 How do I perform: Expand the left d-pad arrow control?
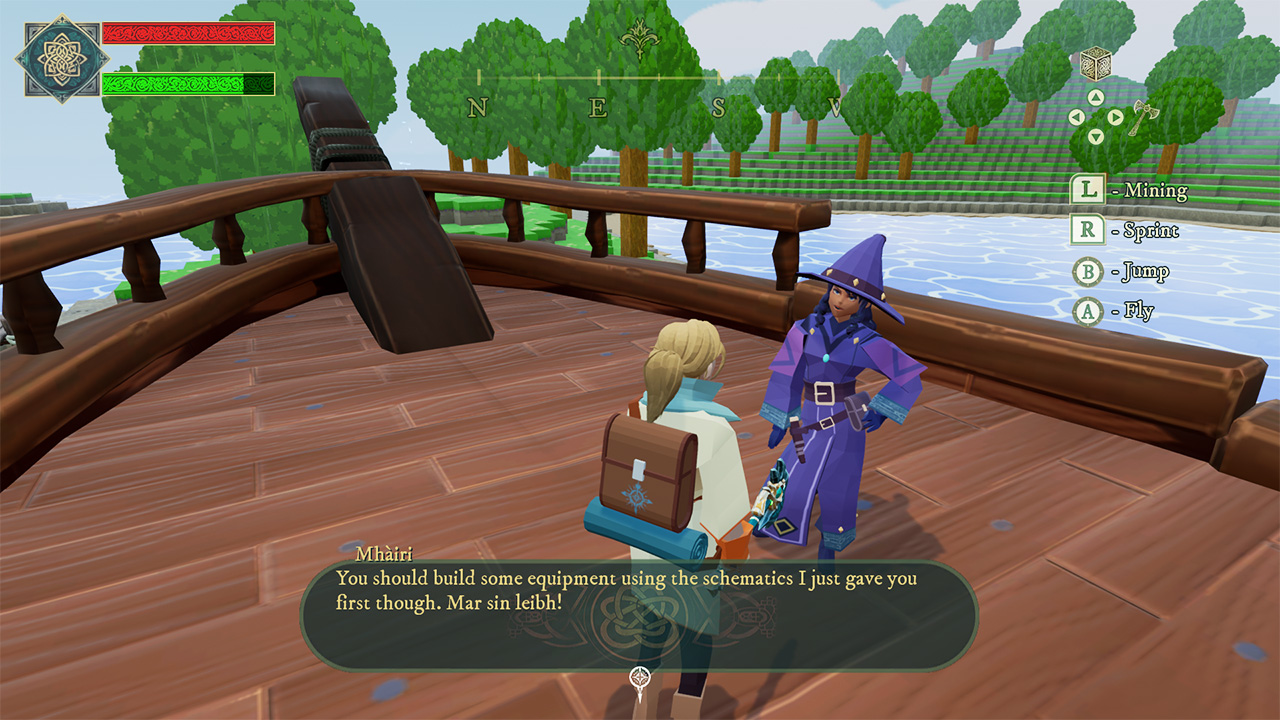1076,116
